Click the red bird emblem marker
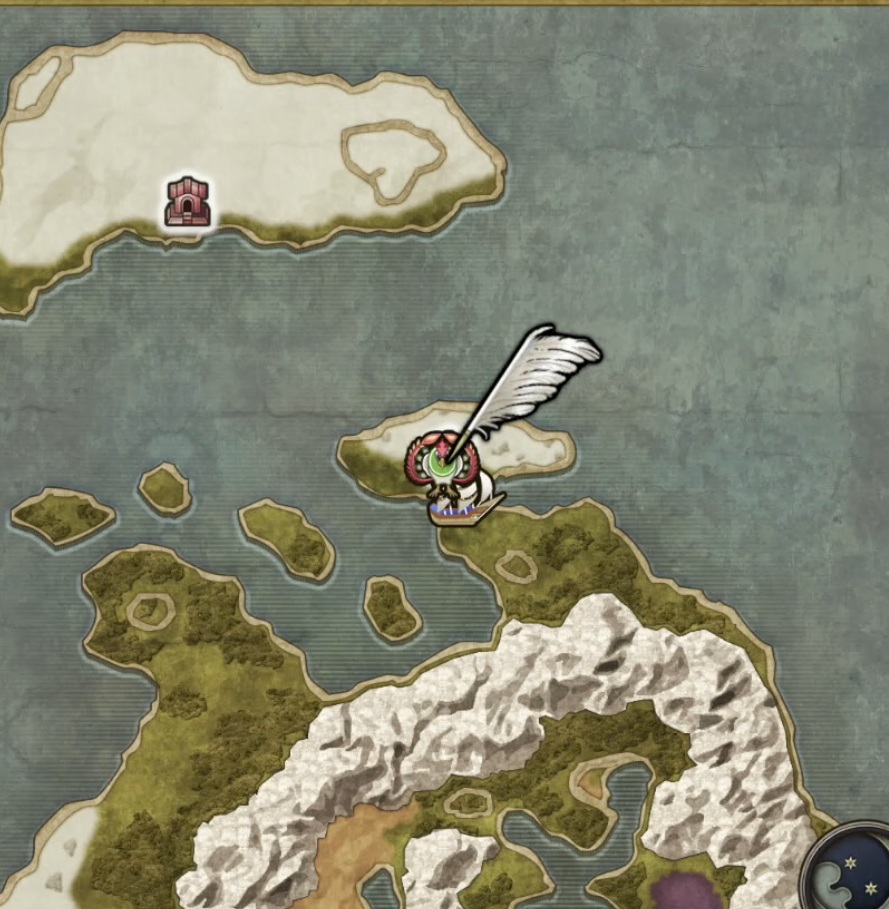The image size is (889, 909). 437,464
